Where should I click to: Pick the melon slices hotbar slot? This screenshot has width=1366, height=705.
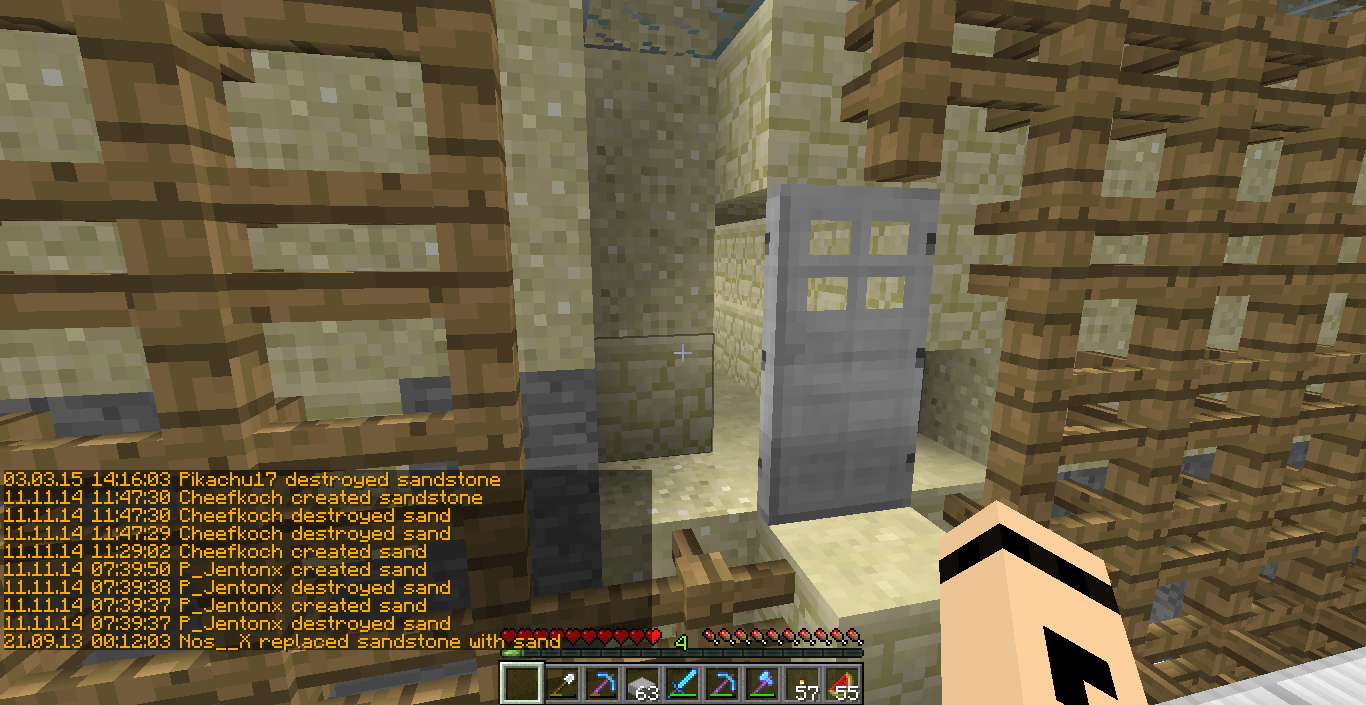[x=842, y=684]
